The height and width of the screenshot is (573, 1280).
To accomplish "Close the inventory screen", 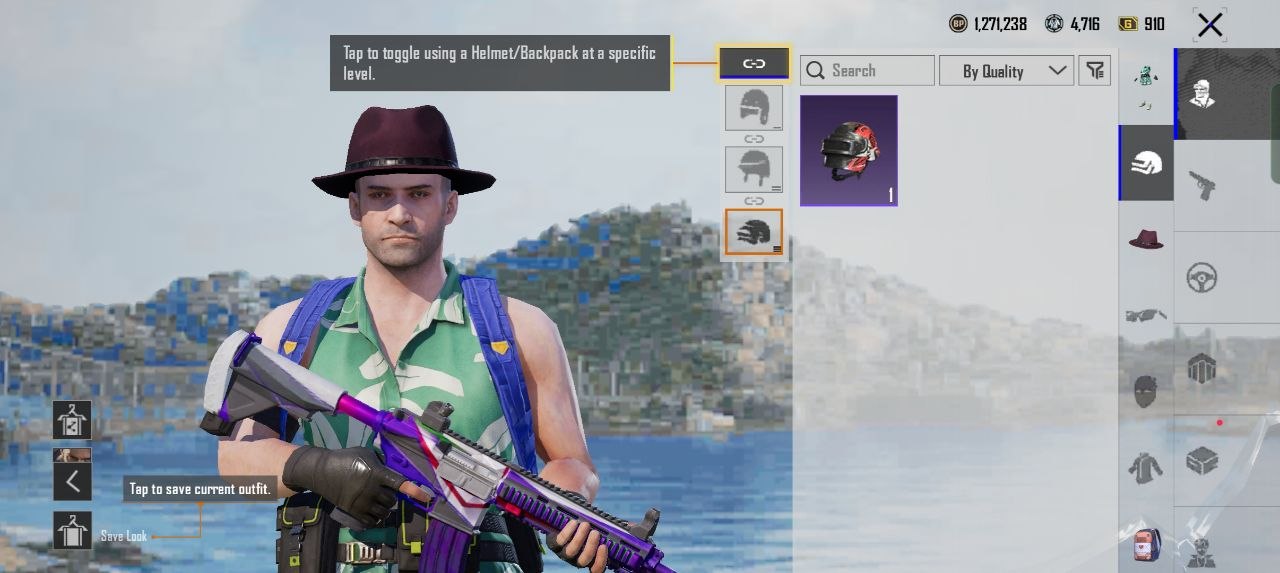I will [1210, 25].
